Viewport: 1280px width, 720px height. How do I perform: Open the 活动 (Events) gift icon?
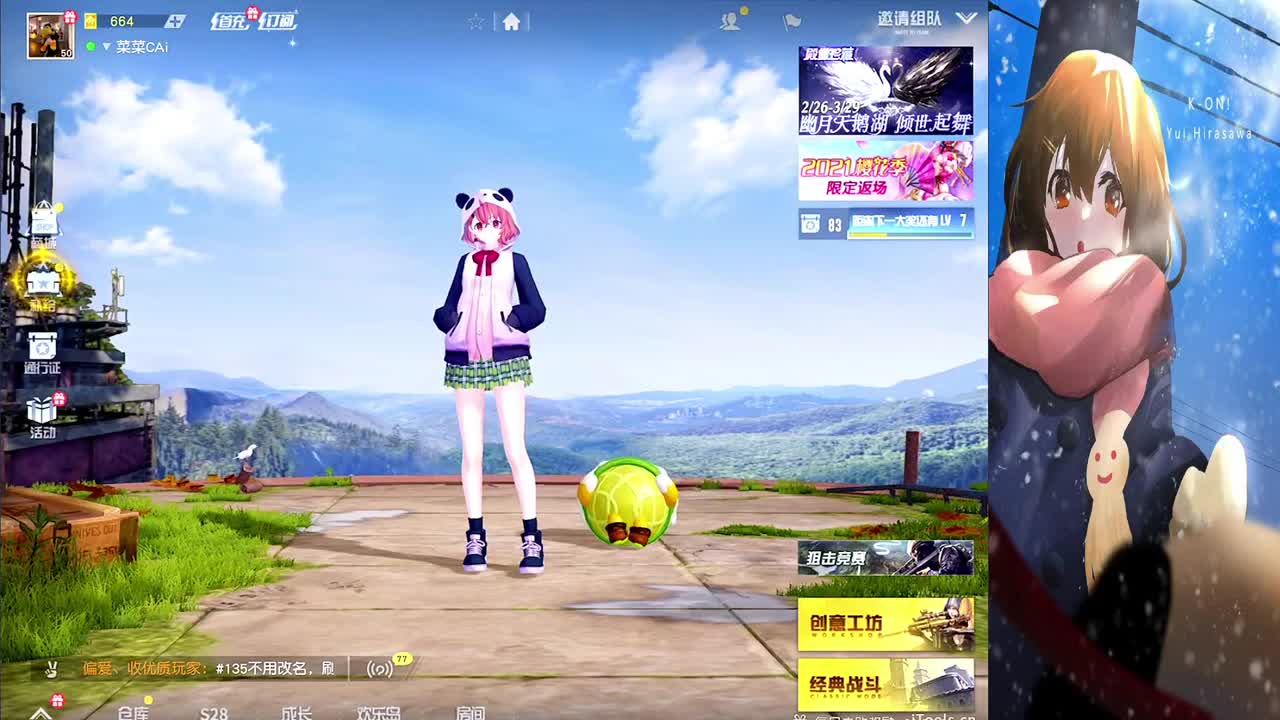40,410
